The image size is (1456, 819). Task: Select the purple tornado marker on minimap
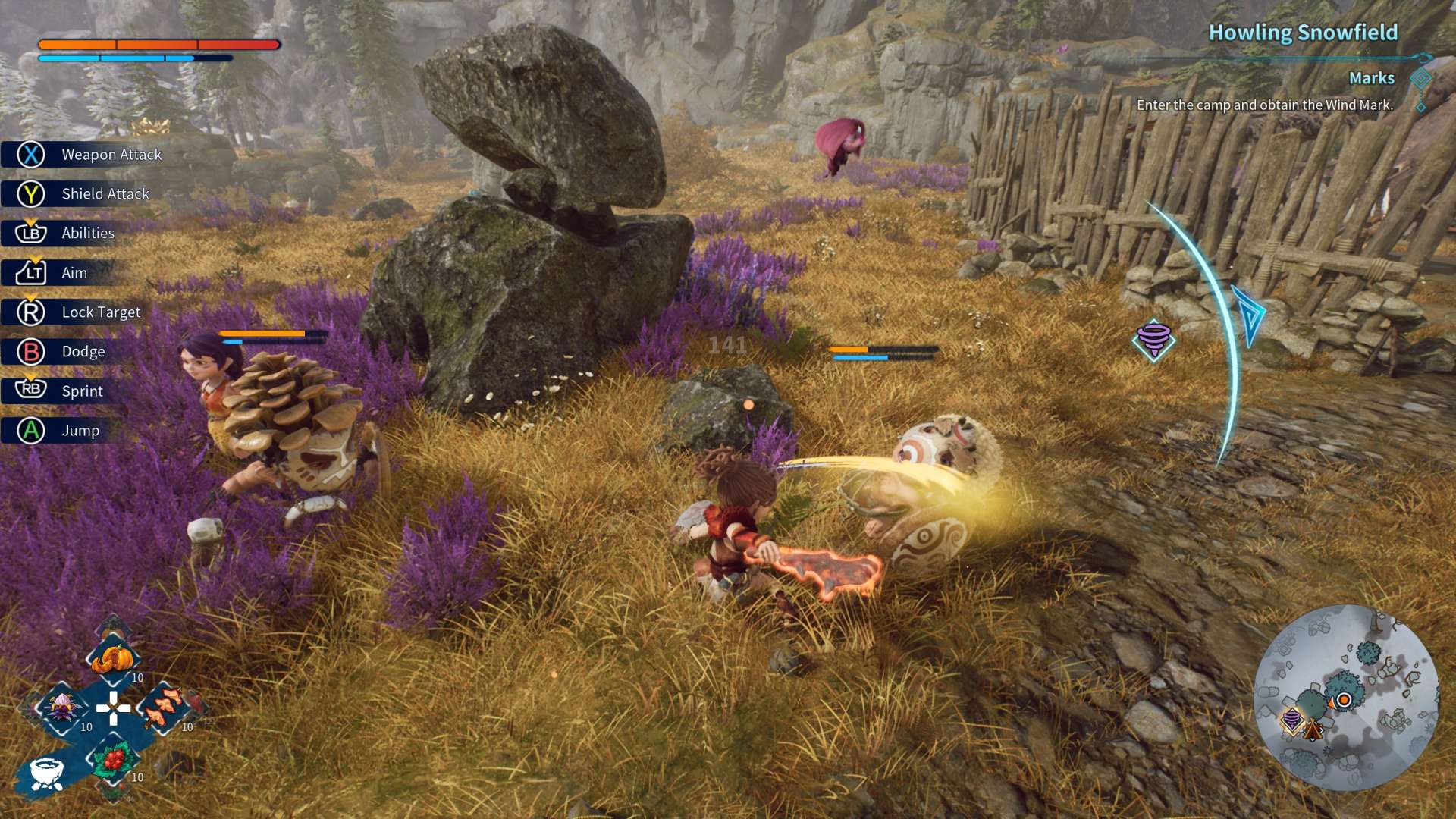pos(1292,719)
